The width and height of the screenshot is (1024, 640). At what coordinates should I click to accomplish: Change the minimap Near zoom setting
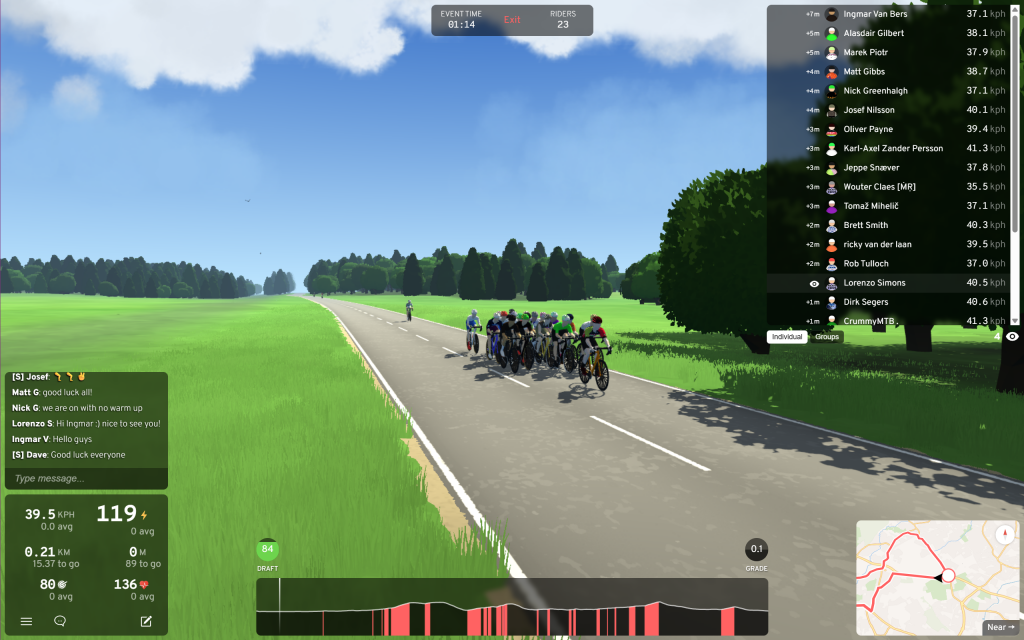coord(996,627)
